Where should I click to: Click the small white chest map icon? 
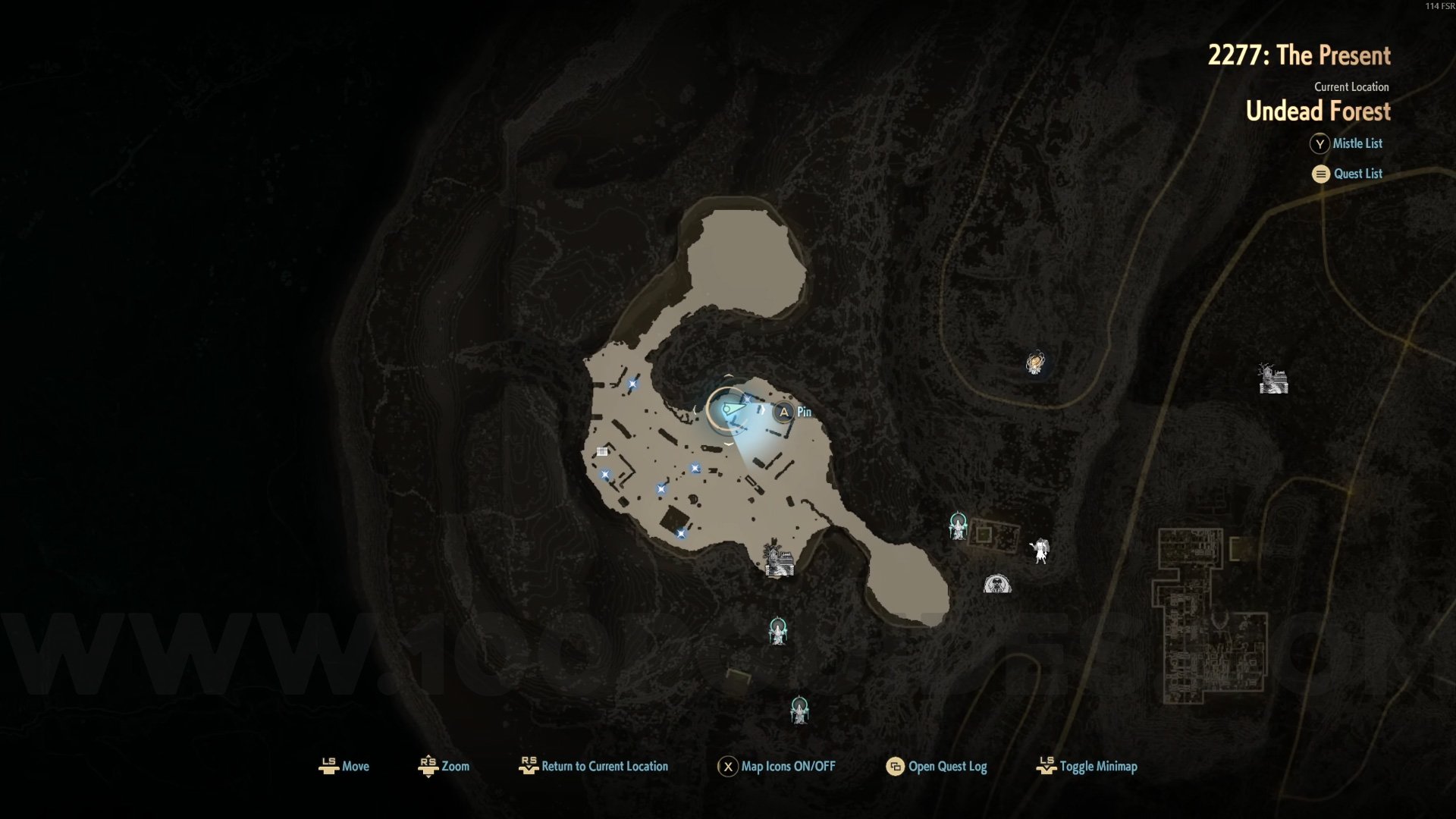click(602, 451)
